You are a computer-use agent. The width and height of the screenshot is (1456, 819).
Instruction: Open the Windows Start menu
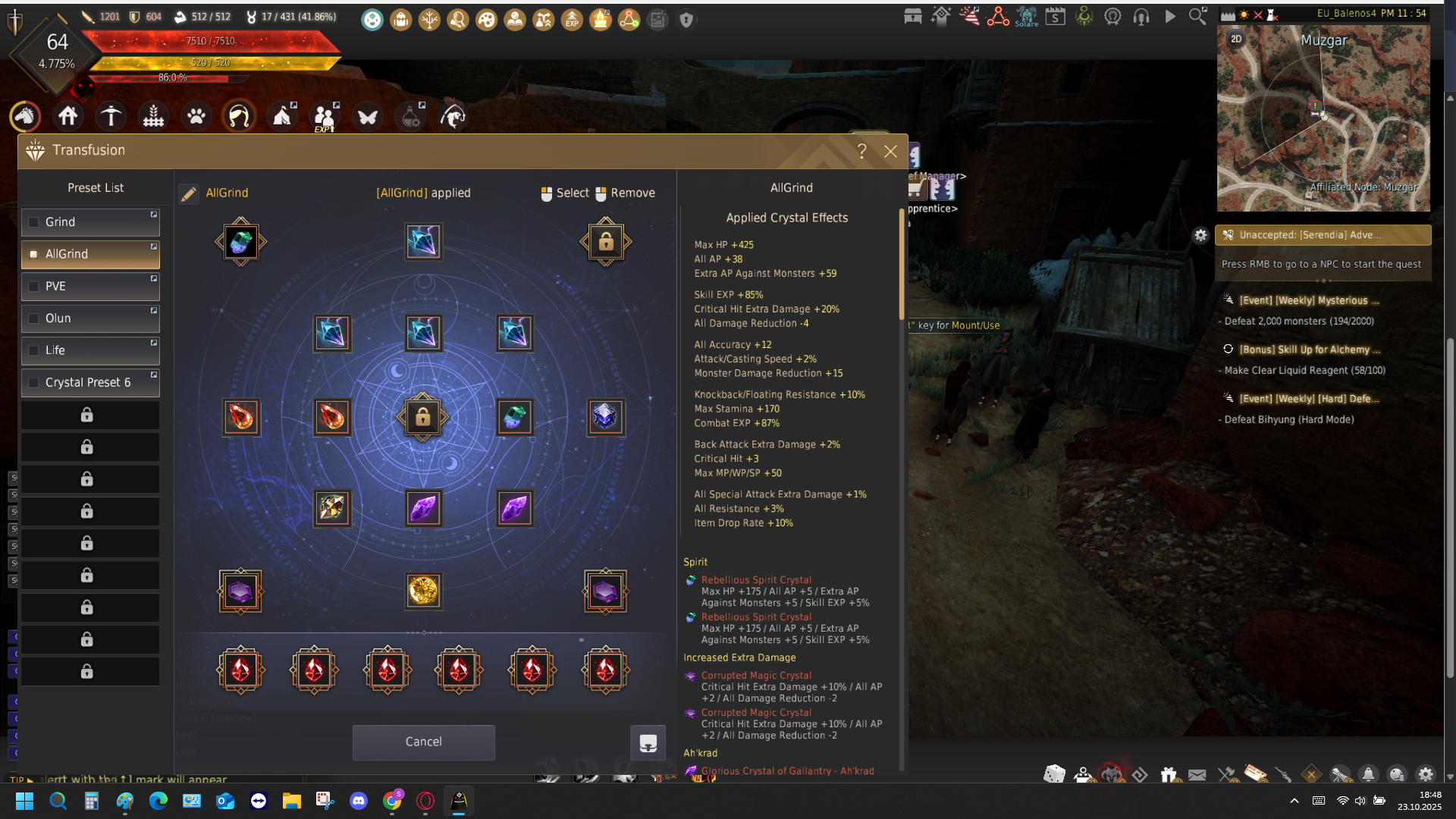[24, 801]
